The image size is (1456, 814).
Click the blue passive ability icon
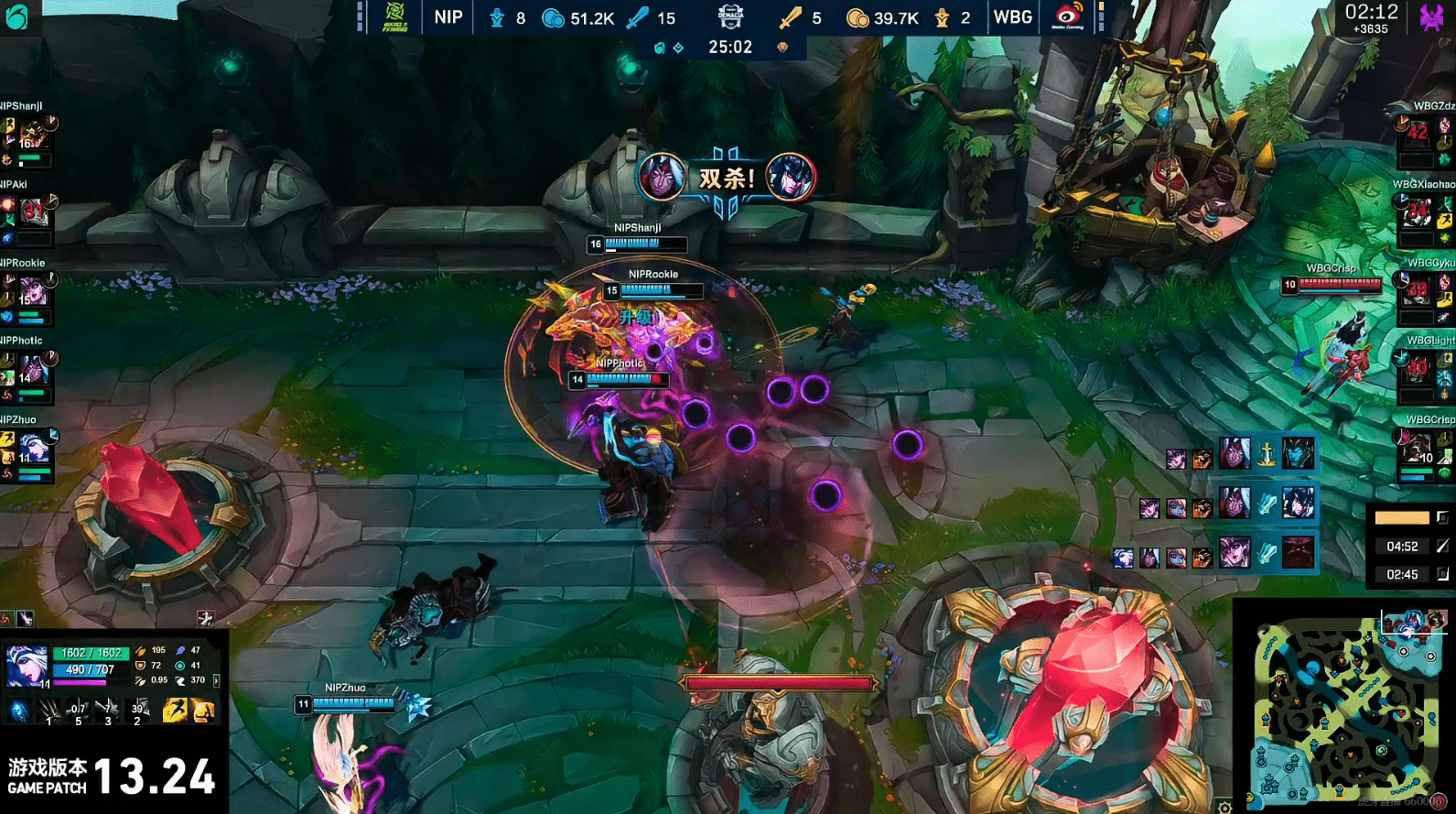[x=19, y=711]
